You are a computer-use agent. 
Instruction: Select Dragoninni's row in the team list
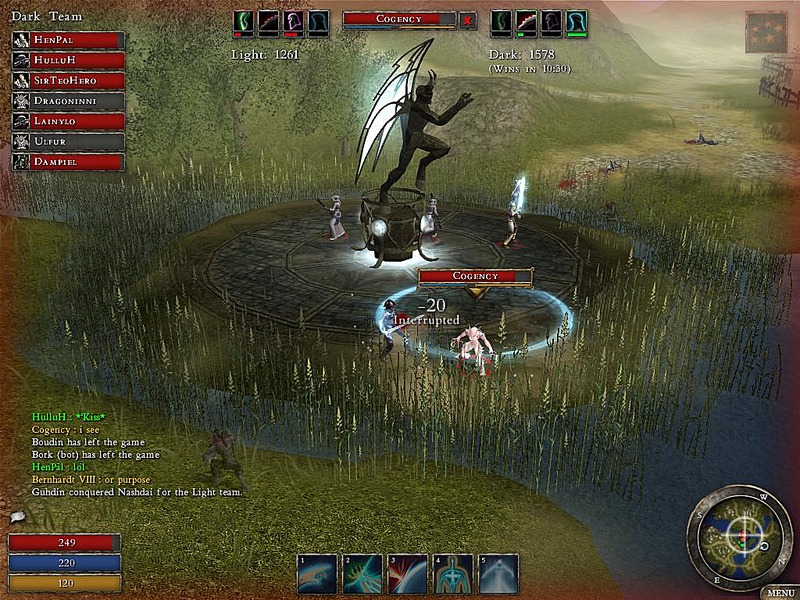click(x=68, y=101)
